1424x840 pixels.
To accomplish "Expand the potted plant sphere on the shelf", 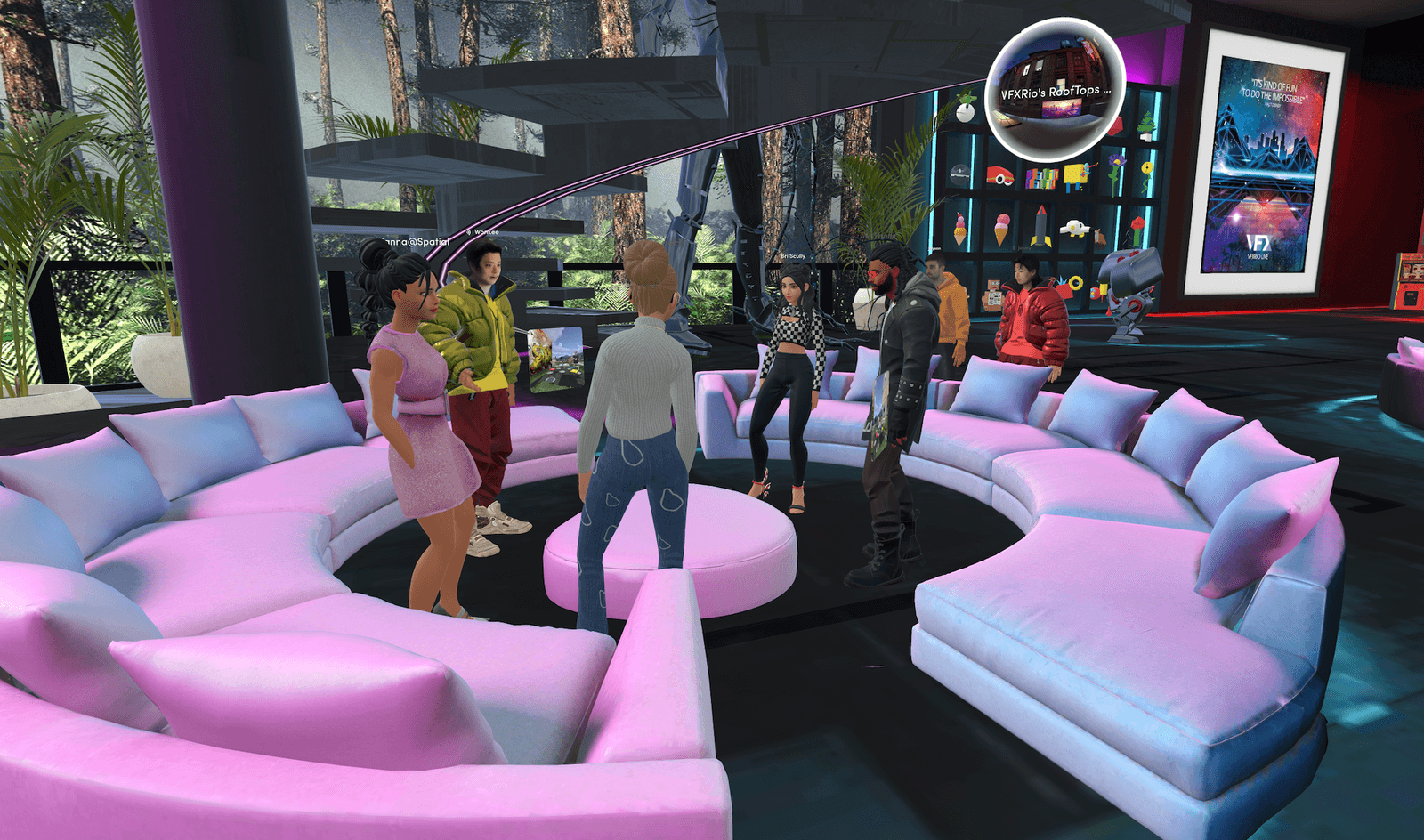I will pyautogui.click(x=965, y=107).
